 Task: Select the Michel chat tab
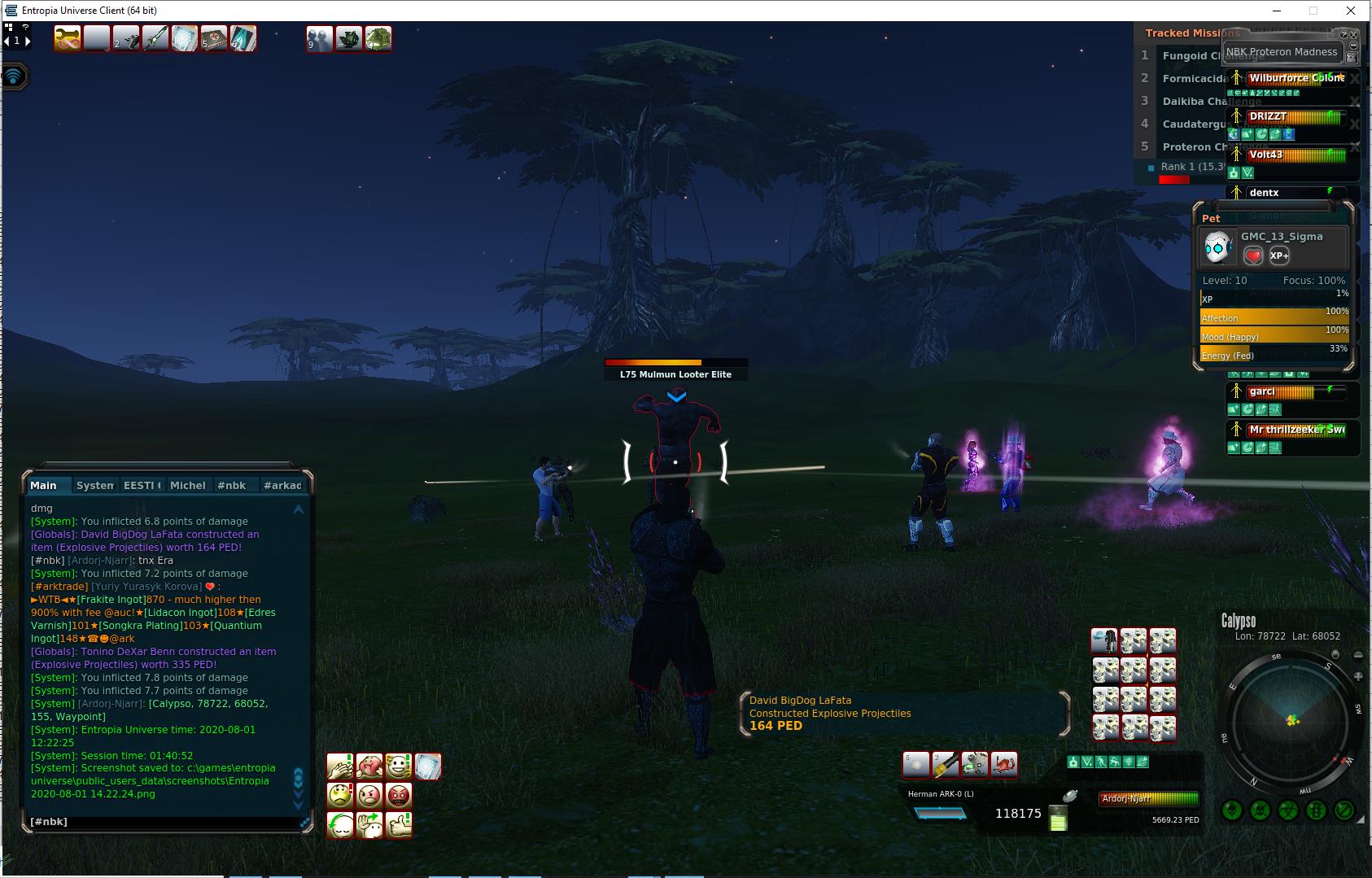point(187,485)
